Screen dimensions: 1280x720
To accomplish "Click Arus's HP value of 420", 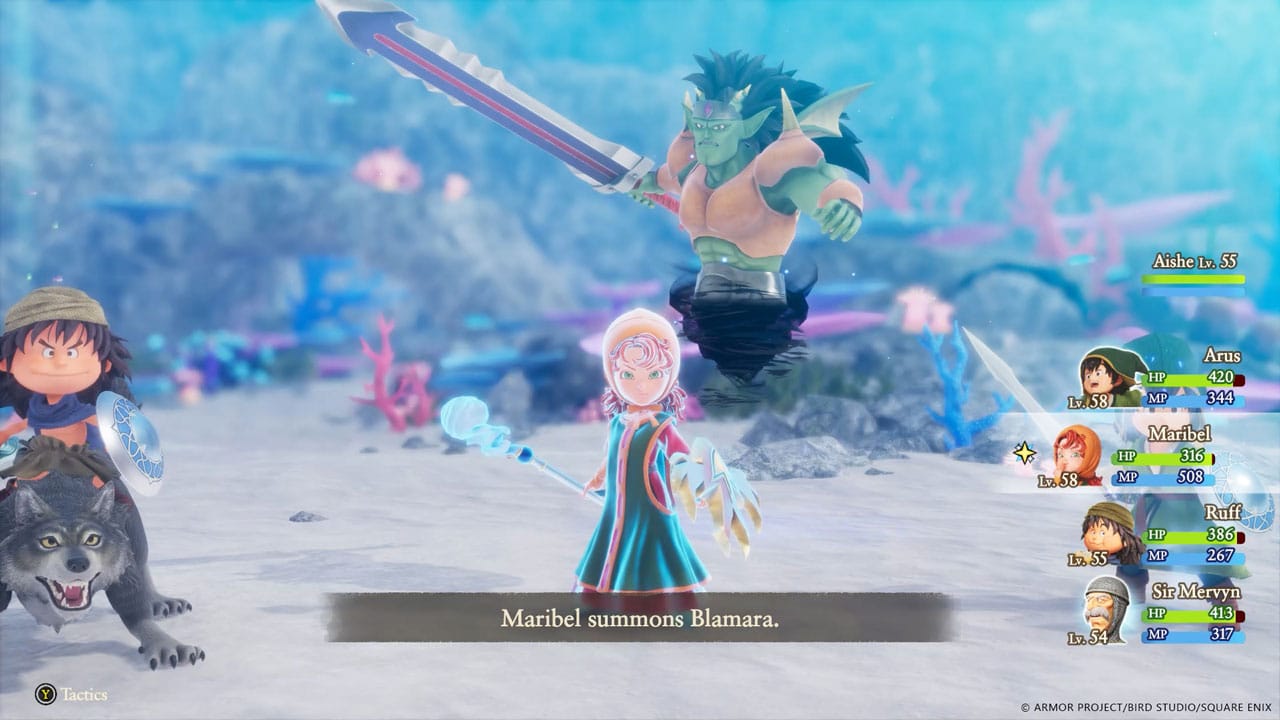I will (x=1224, y=378).
